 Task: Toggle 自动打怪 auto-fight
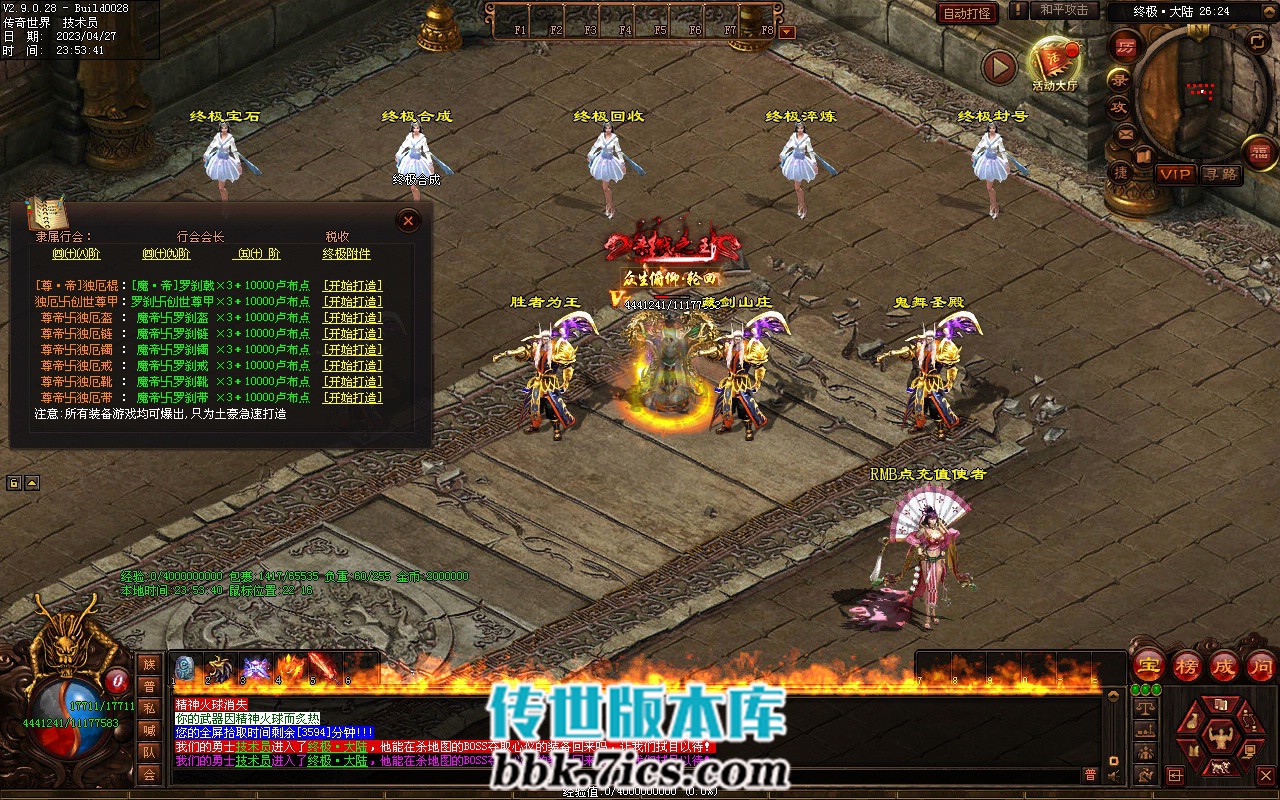[967, 13]
